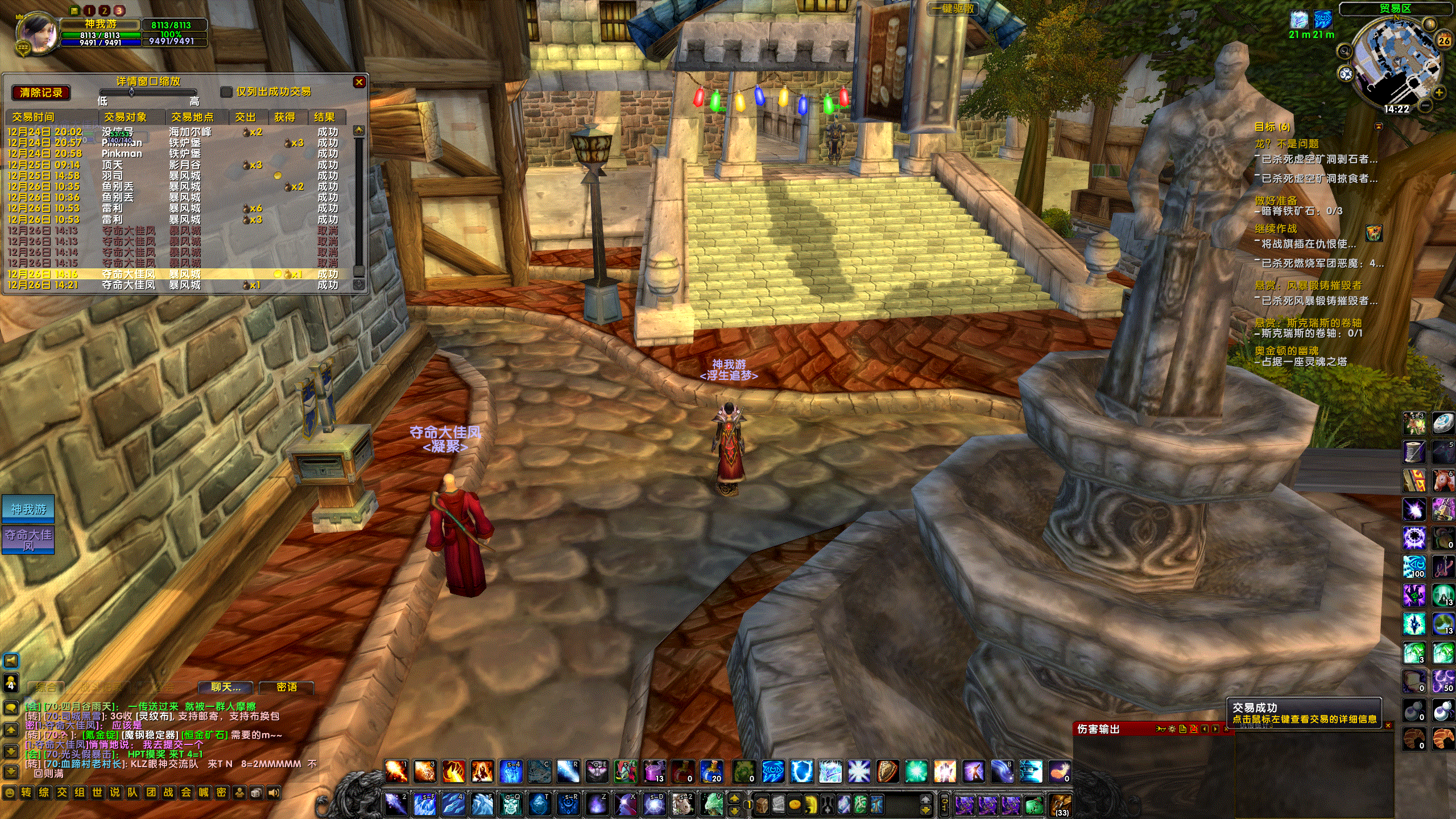The image size is (1456, 819).
Task: Open the calendar icon showing 26
Action: click(x=1443, y=41)
